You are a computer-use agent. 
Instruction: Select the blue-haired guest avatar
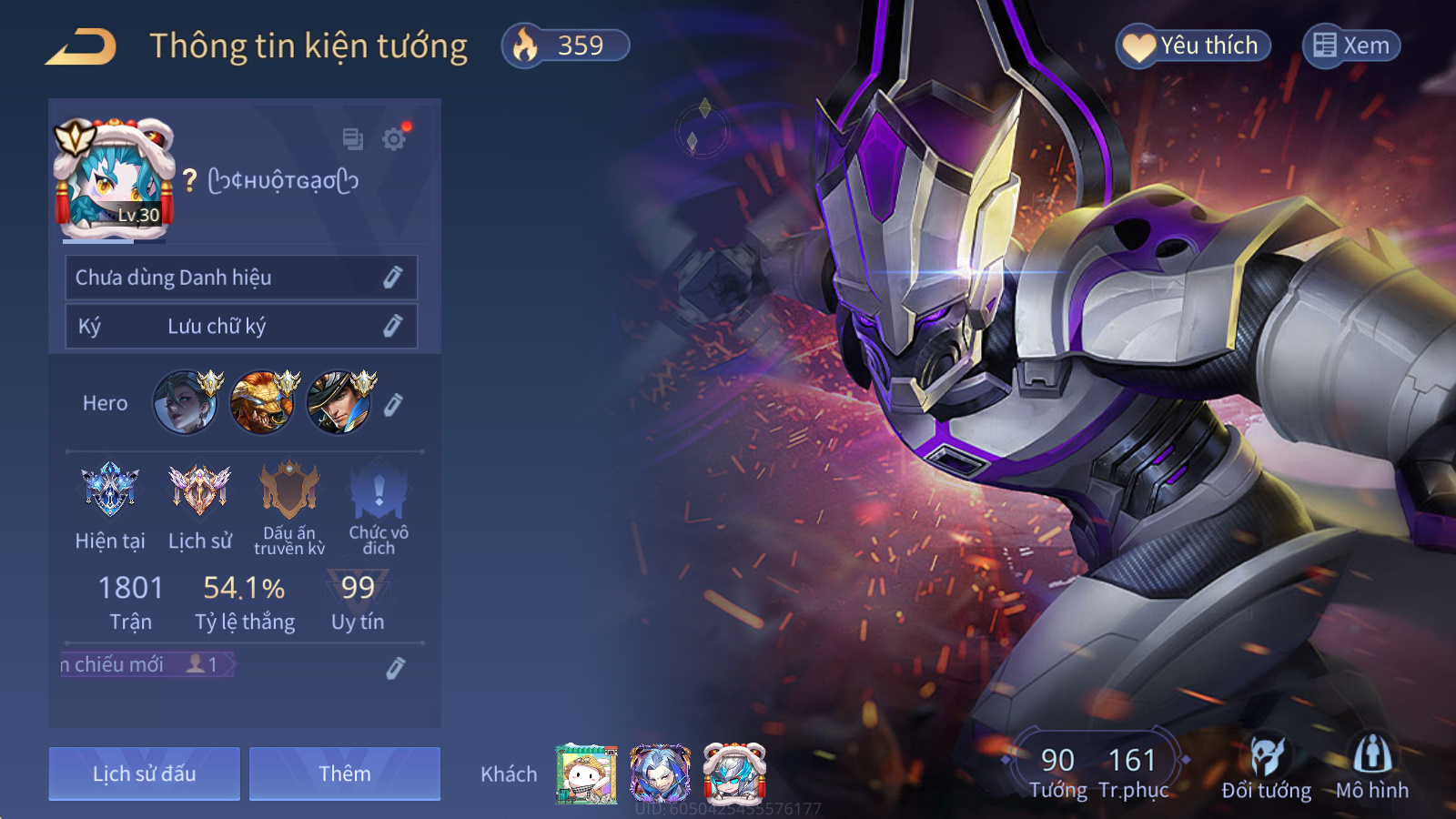[x=660, y=773]
